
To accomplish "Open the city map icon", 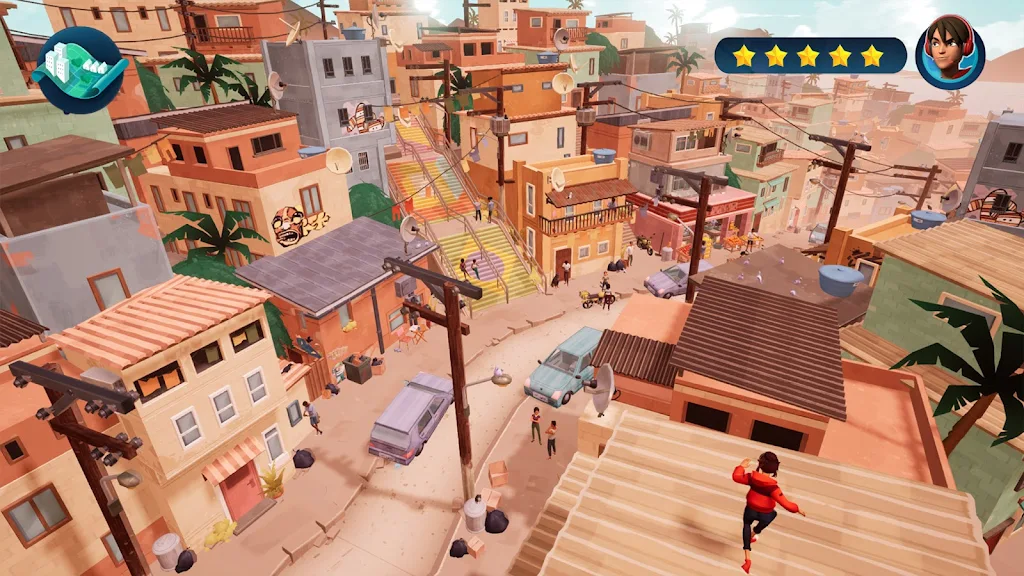I will [x=79, y=69].
